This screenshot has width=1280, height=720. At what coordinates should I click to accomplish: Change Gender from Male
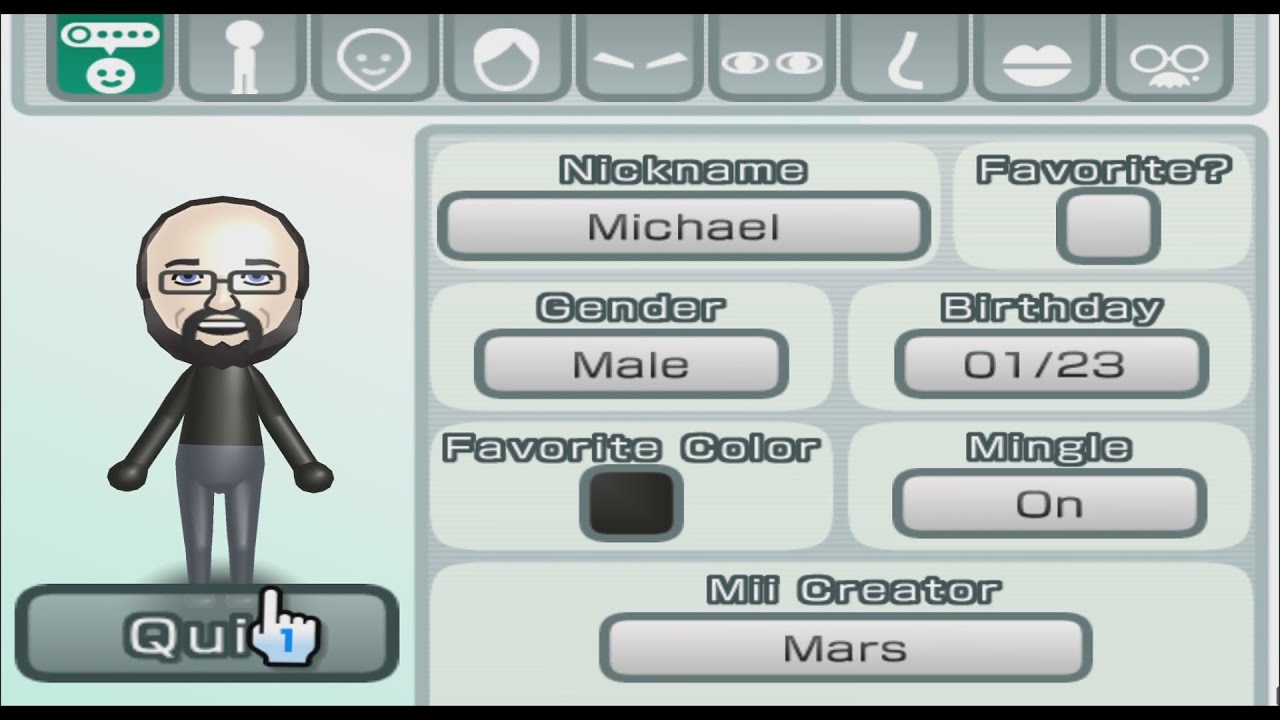pos(631,364)
